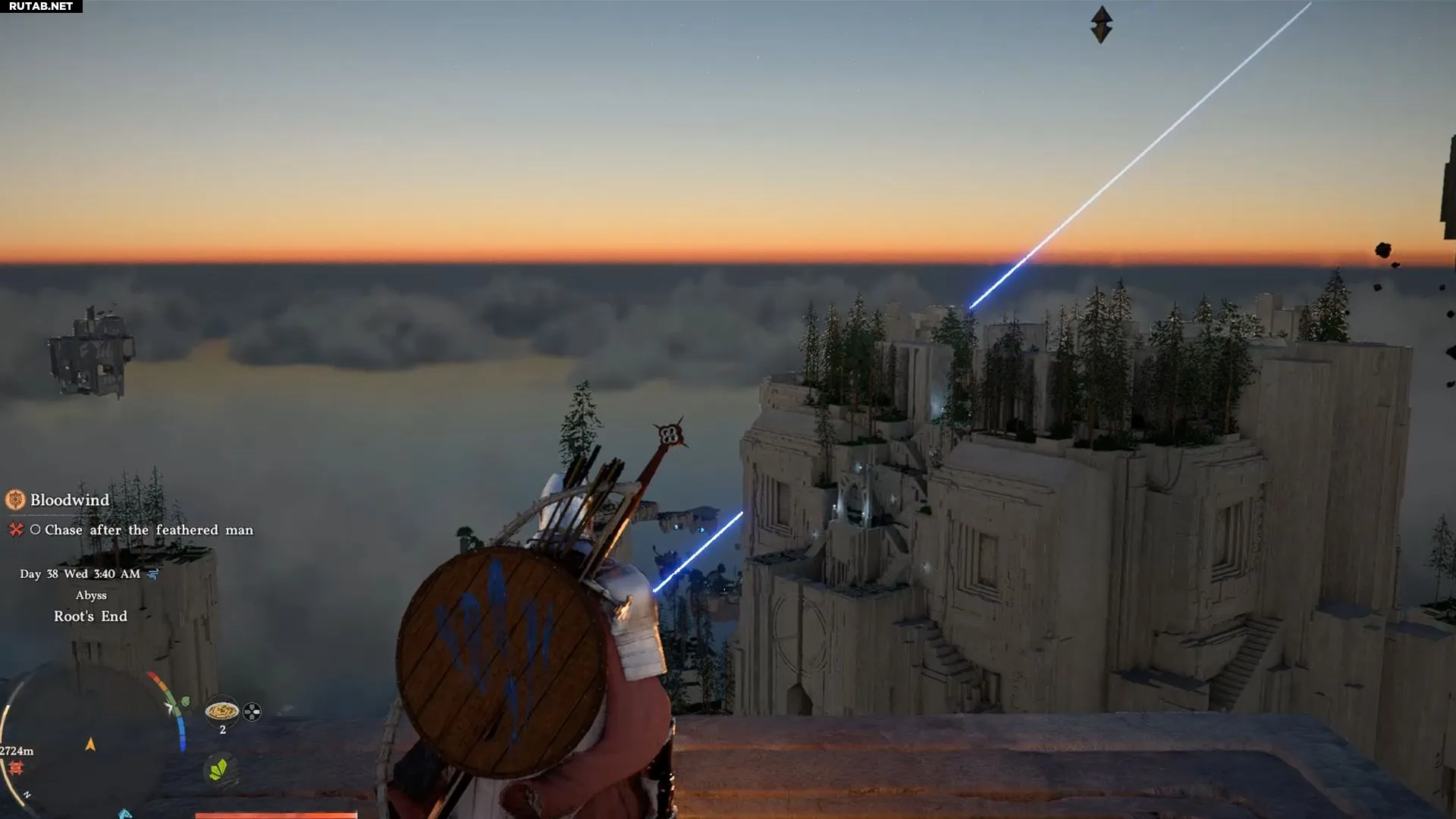Activate the green leaf ability icon
1456x819 pixels.
218,770
